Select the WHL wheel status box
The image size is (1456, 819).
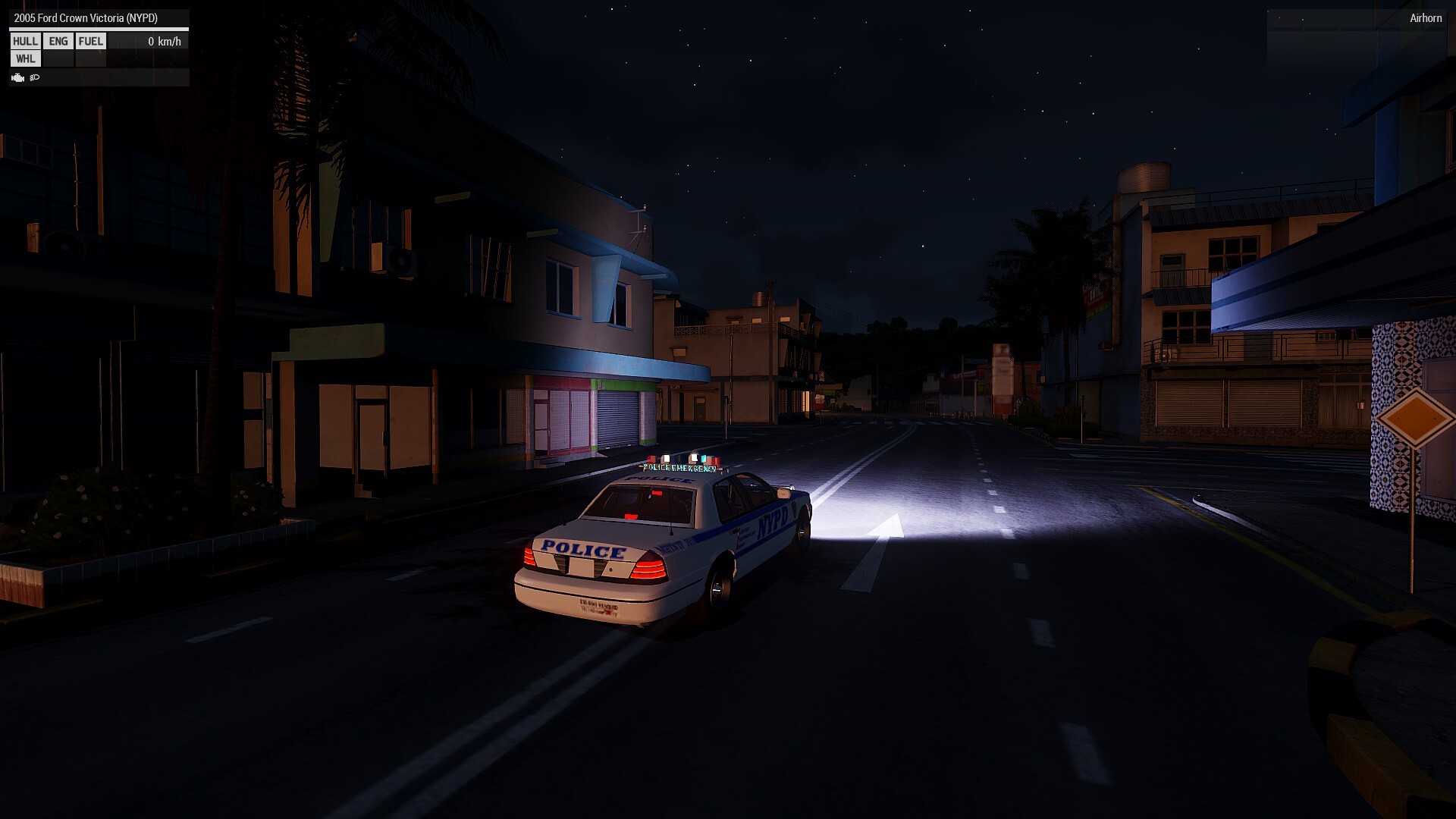25,59
